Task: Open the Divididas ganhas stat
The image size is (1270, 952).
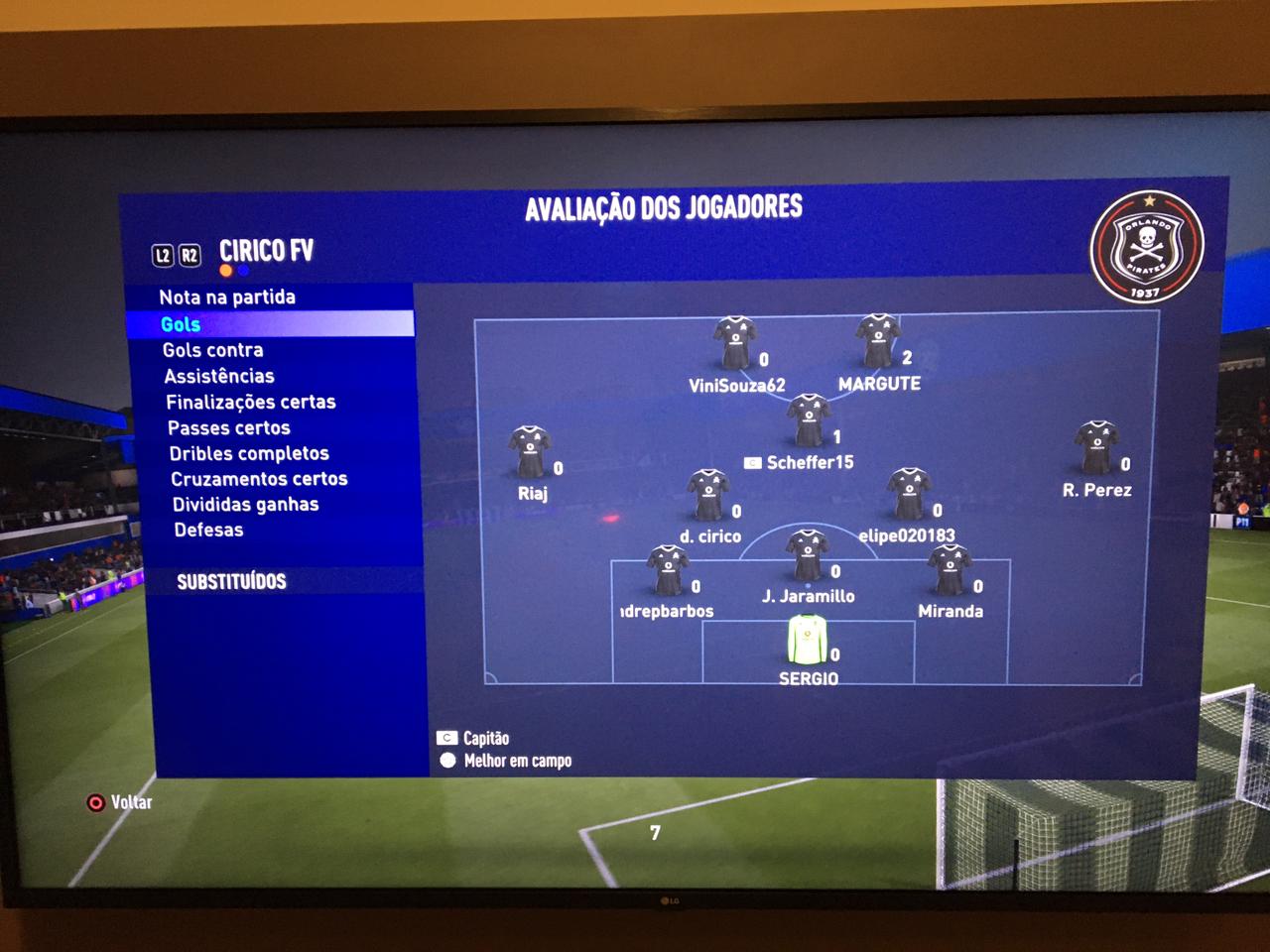Action: (x=246, y=504)
